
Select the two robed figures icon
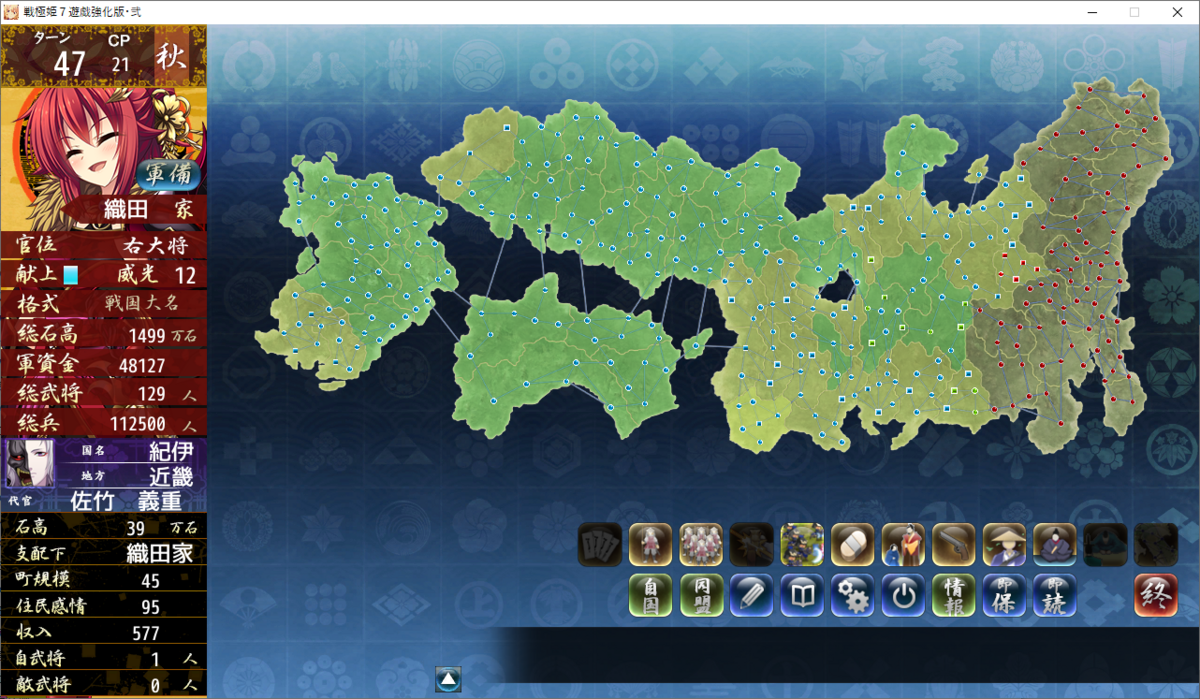pyautogui.click(x=903, y=545)
